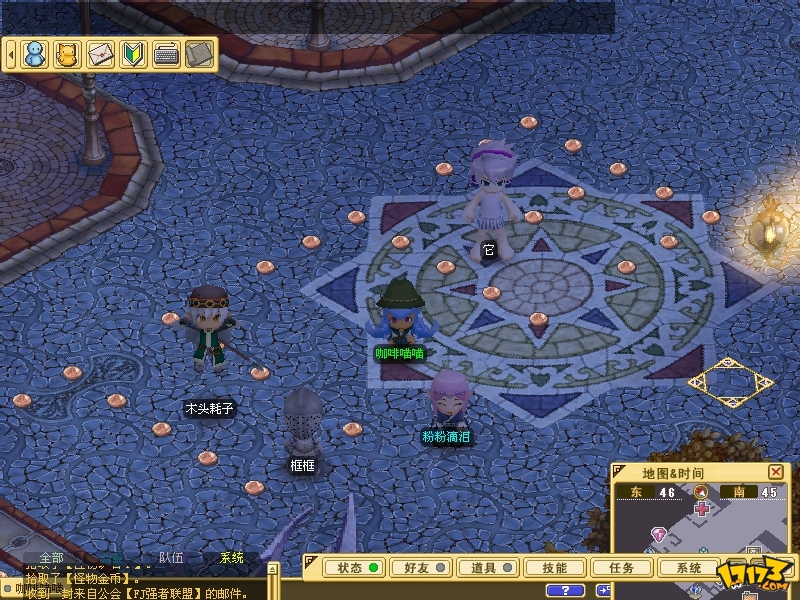
Task: Select the green-yellow beginner badge icon
Action: point(133,54)
